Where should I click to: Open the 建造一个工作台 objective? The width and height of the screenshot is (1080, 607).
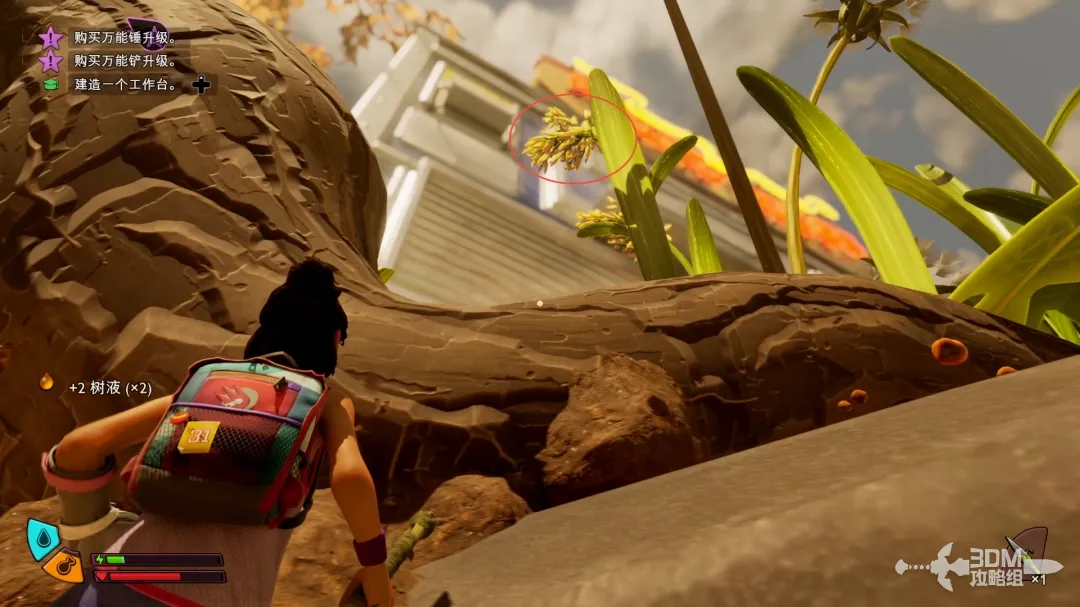click(x=126, y=85)
